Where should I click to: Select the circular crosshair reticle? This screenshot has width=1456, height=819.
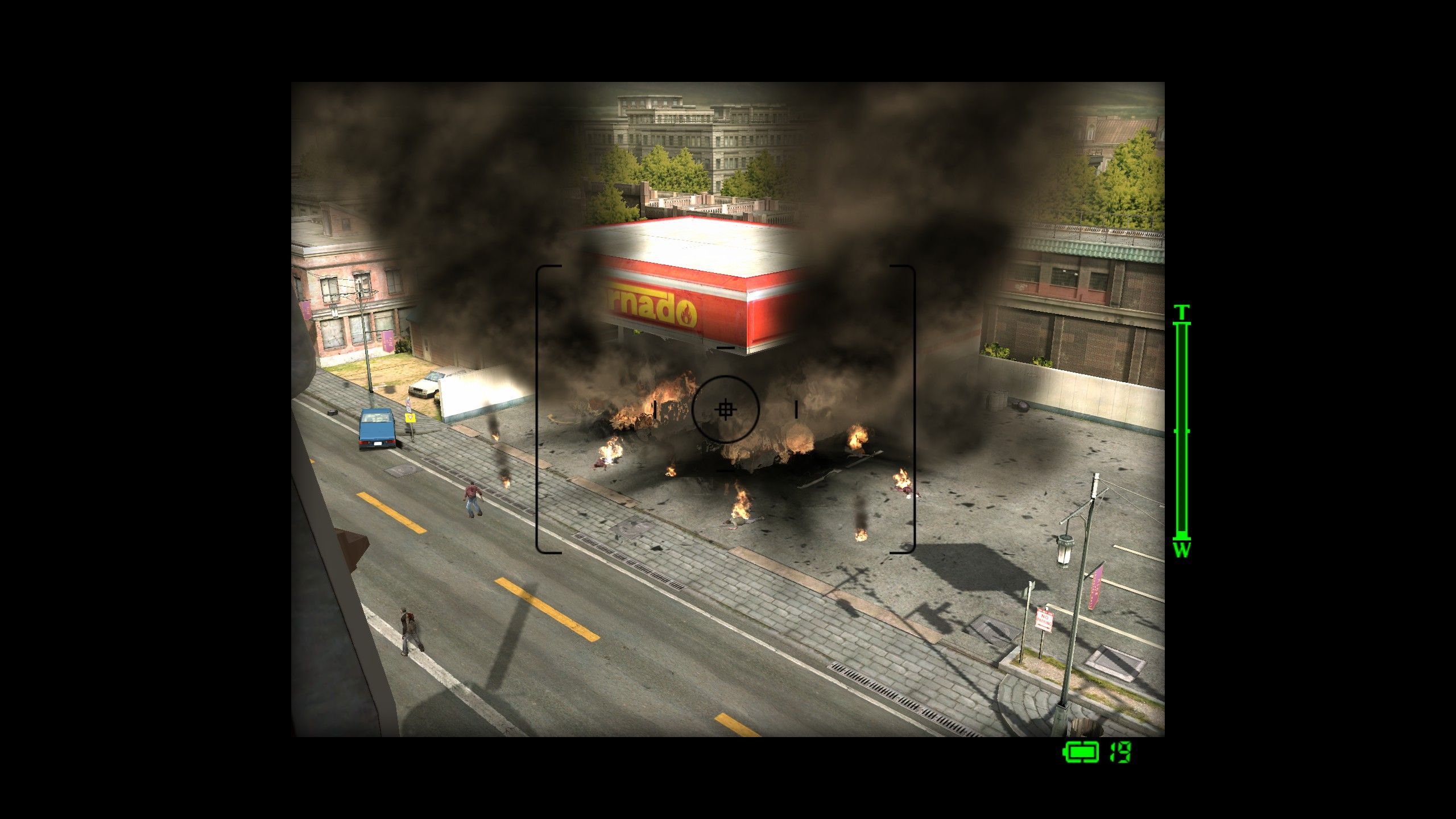click(x=726, y=411)
